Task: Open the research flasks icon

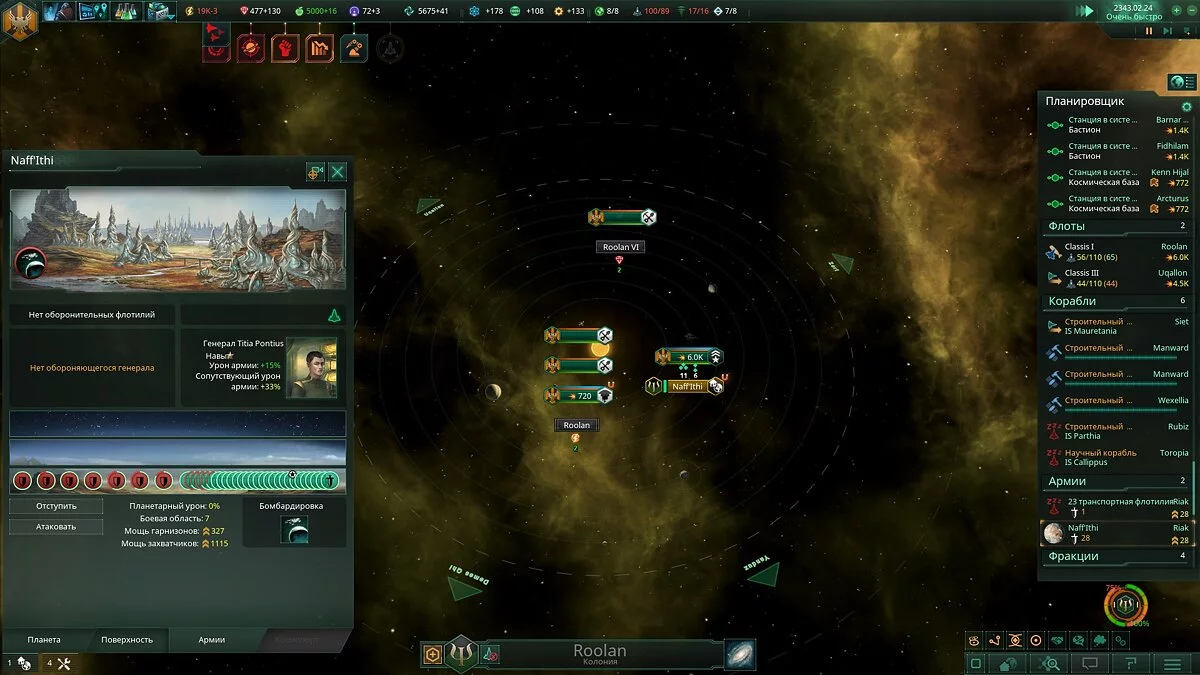Action: pos(126,12)
